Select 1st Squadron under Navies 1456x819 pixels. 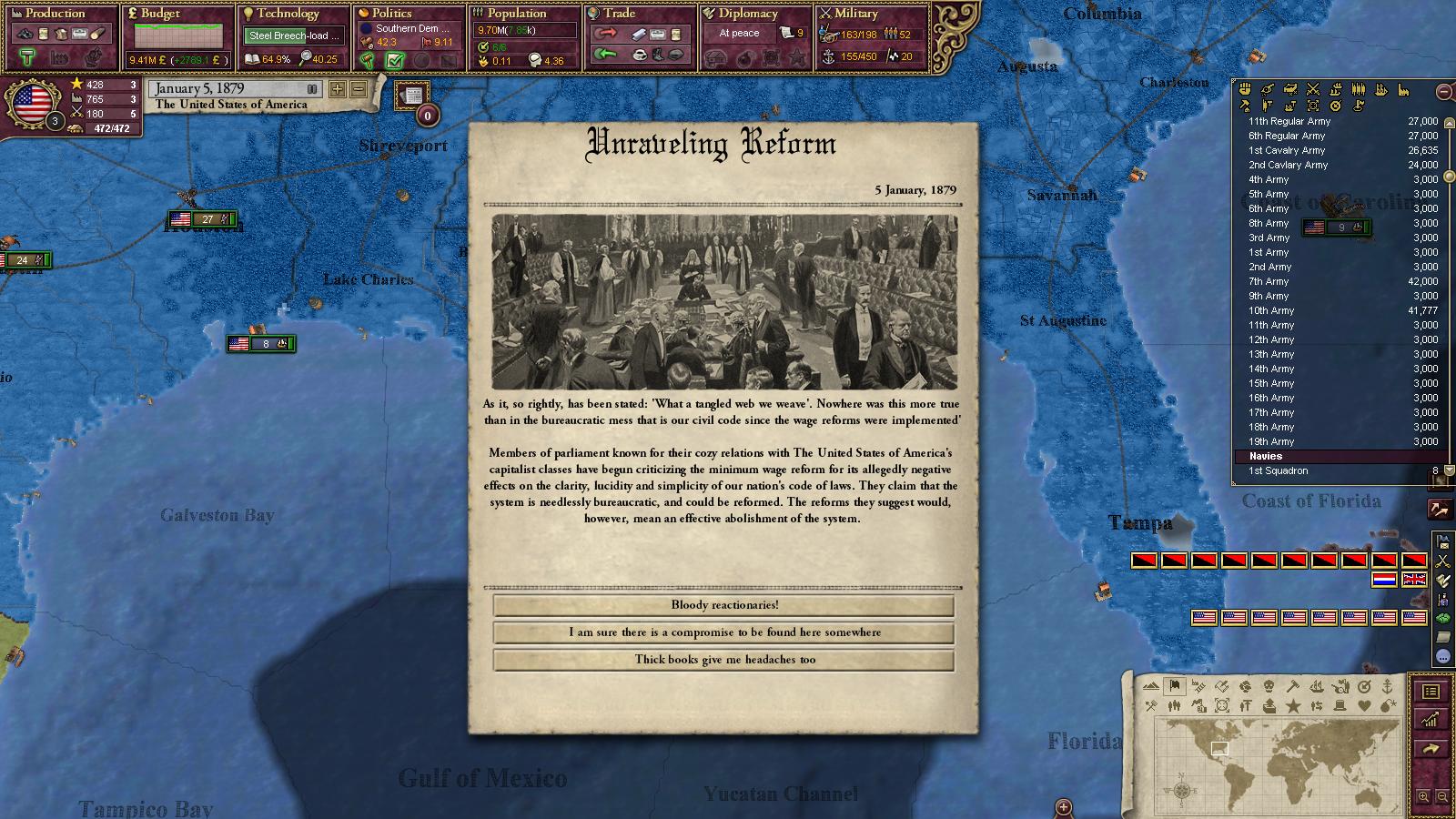pos(1278,470)
